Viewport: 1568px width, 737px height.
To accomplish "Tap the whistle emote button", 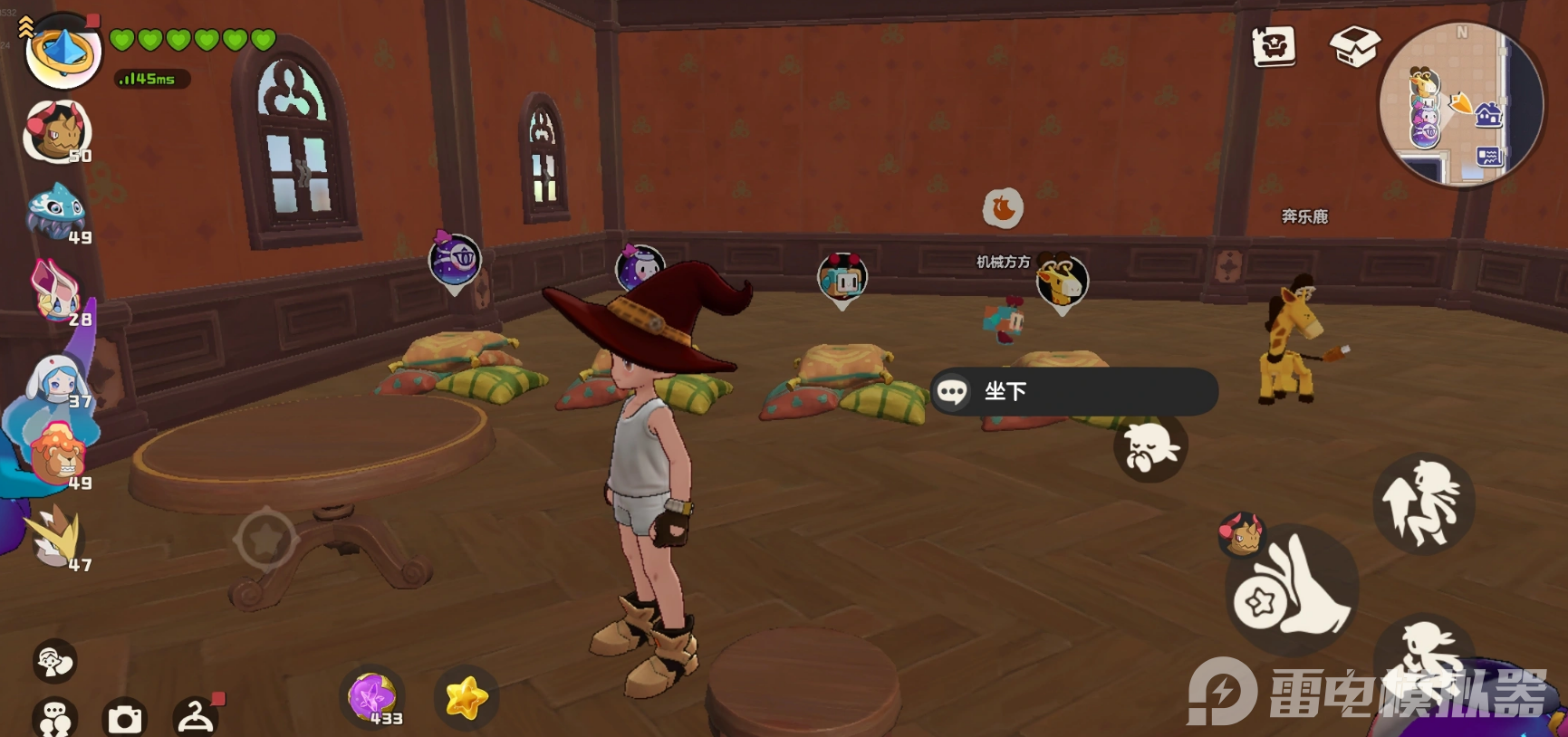I will [x=1150, y=447].
